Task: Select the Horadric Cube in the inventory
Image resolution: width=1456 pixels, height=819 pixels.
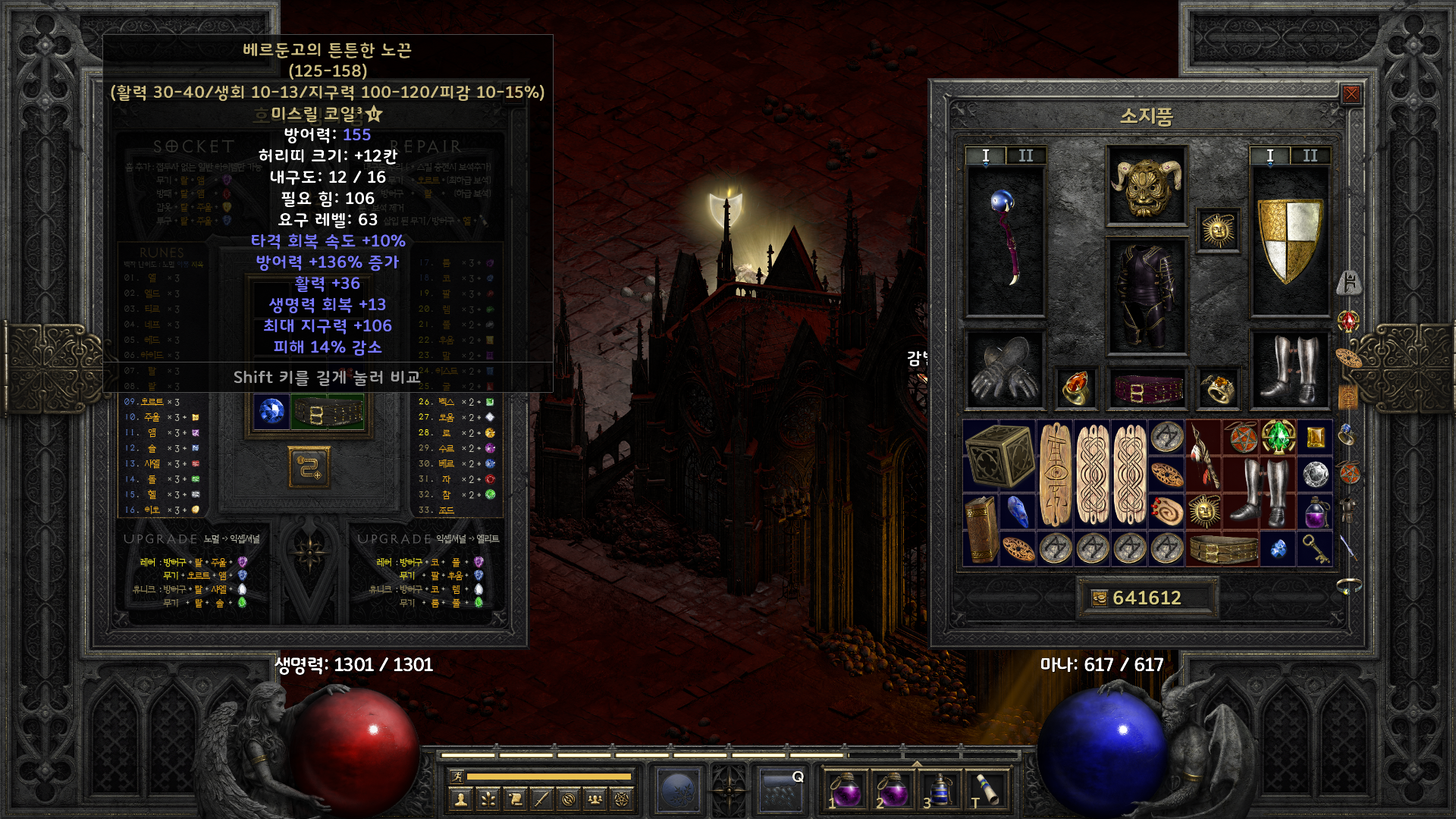Action: click(999, 455)
